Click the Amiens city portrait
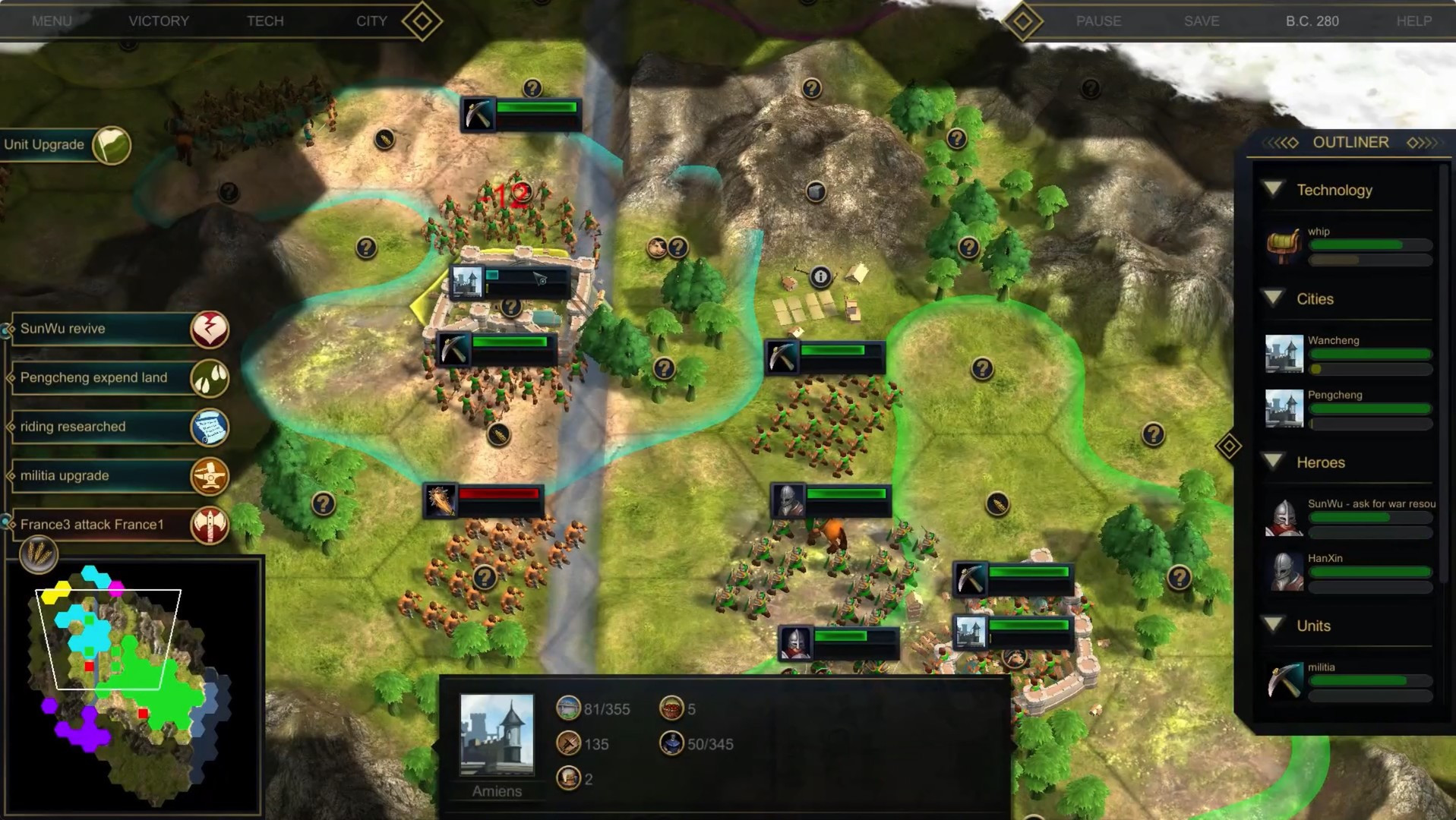 tap(497, 734)
